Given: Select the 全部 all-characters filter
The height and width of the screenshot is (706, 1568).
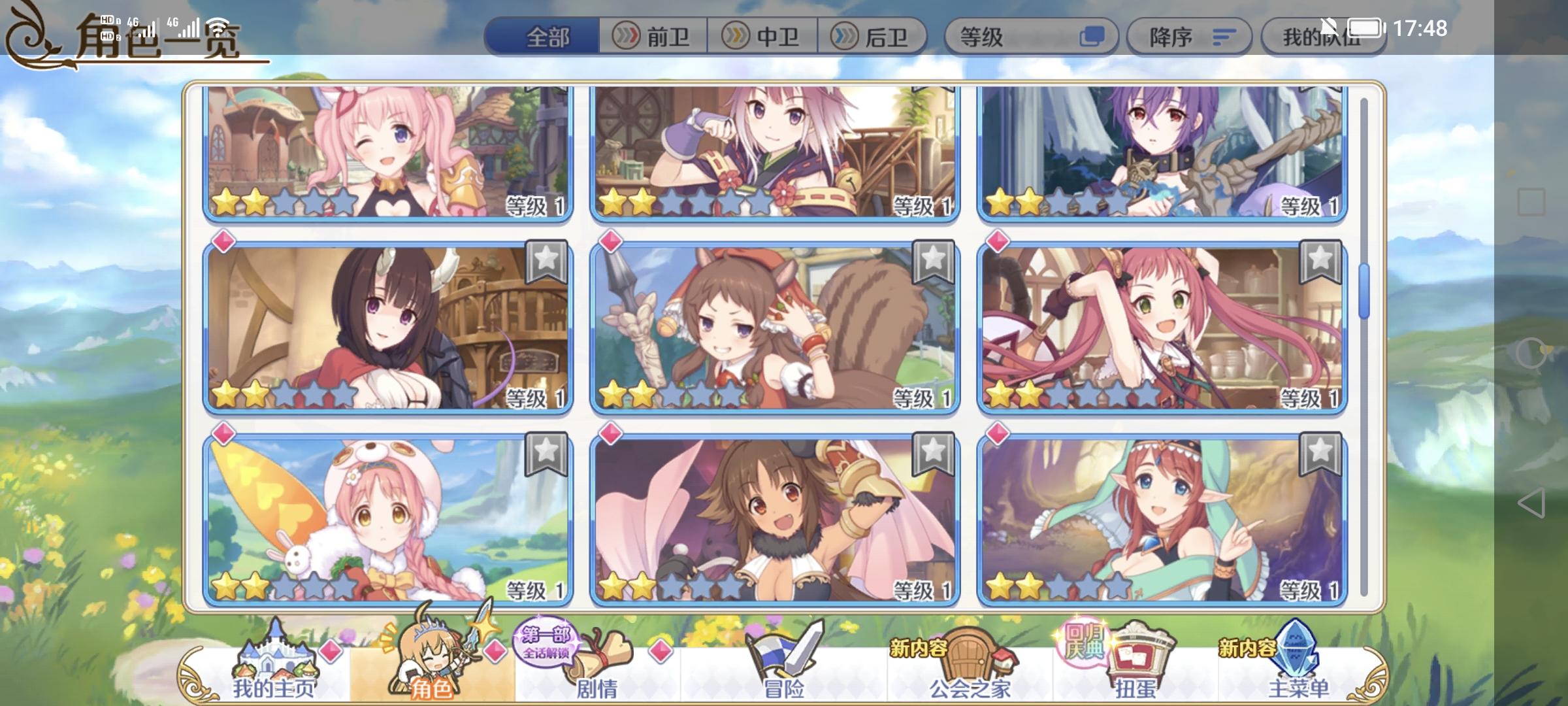Looking at the screenshot, I should pyautogui.click(x=549, y=37).
